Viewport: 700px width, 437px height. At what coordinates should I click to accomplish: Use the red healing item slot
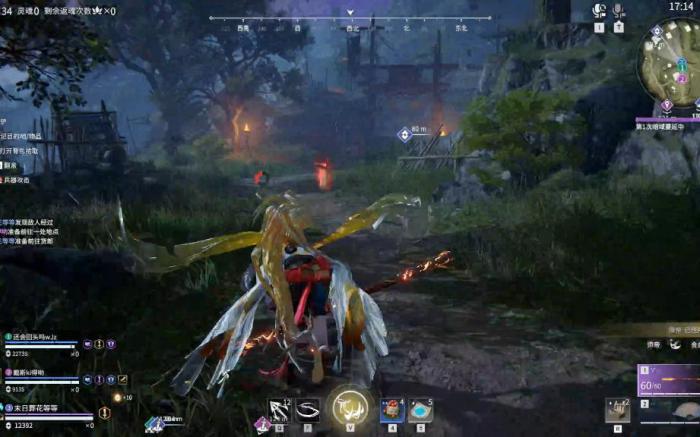392,409
